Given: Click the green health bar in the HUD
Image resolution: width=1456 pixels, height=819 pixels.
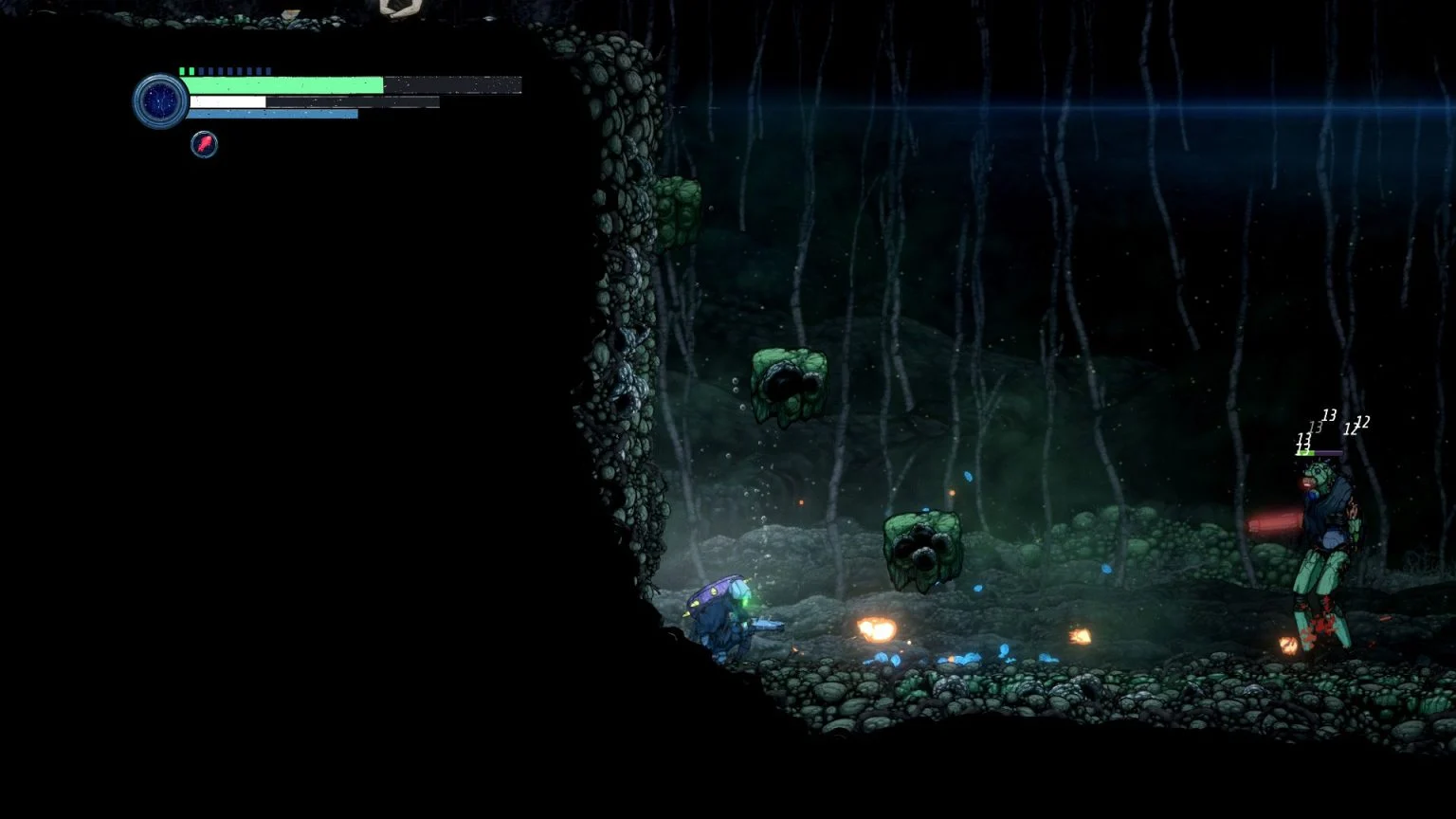Looking at the screenshot, I should pos(284,85).
